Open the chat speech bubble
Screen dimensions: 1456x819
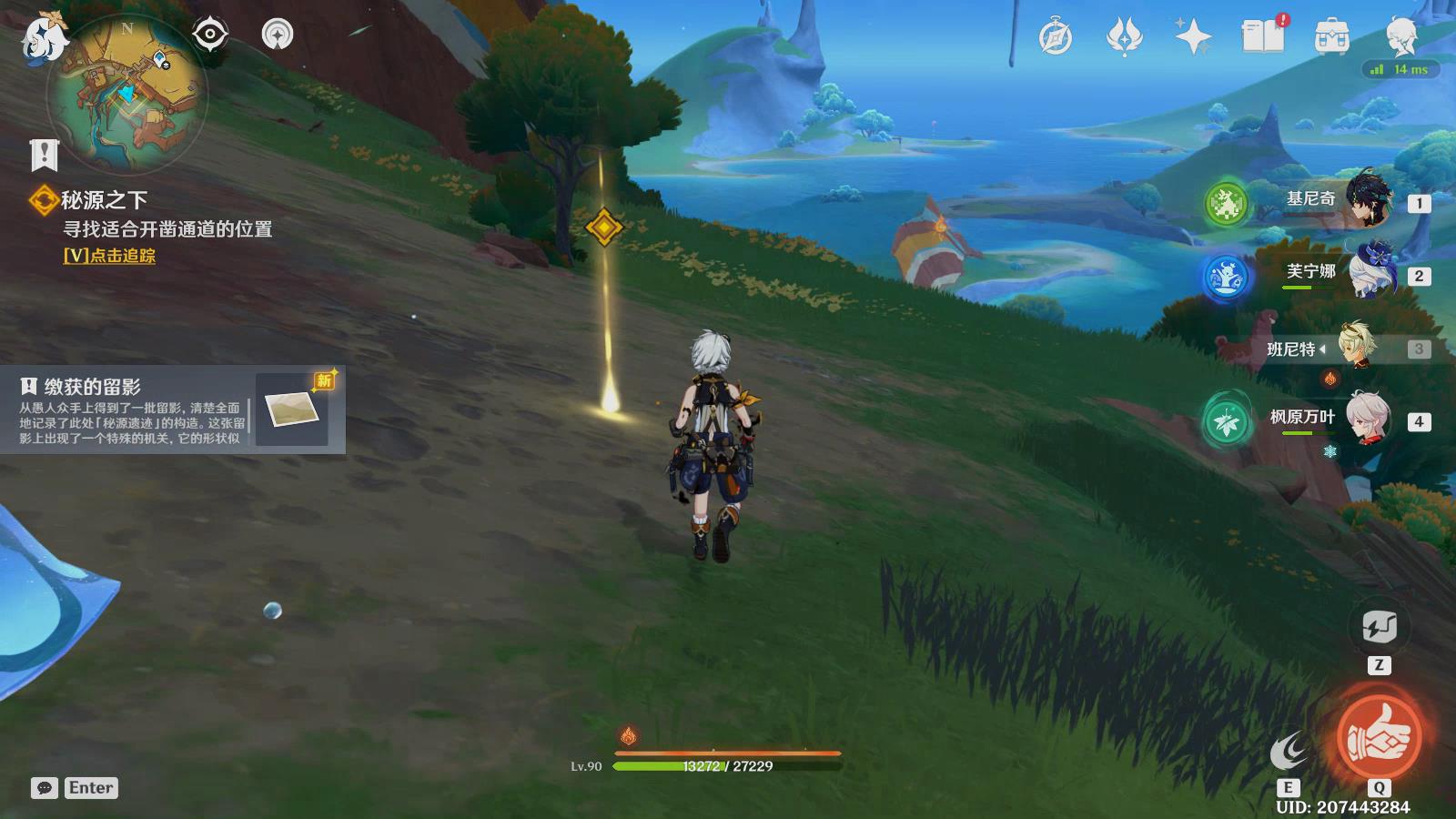coord(44,788)
